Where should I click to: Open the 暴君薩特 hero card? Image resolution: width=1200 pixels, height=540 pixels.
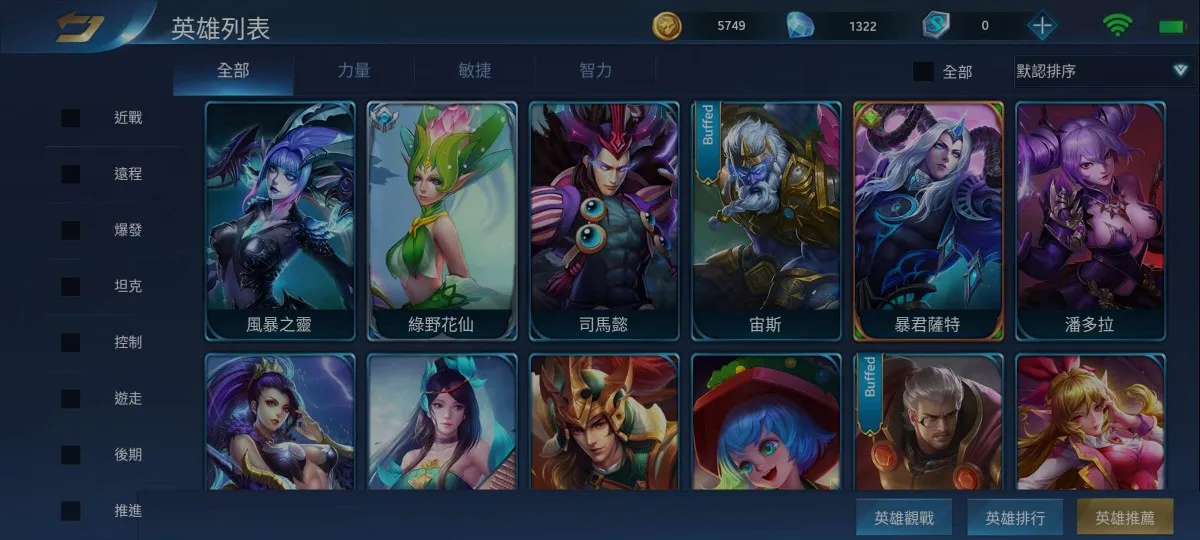[x=928, y=220]
